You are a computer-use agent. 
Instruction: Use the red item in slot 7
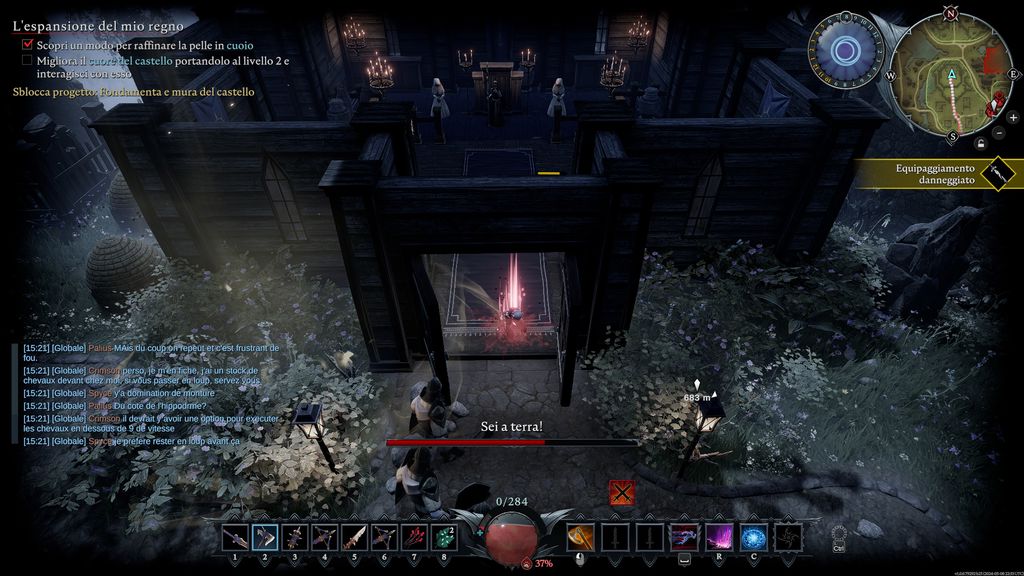coord(414,537)
